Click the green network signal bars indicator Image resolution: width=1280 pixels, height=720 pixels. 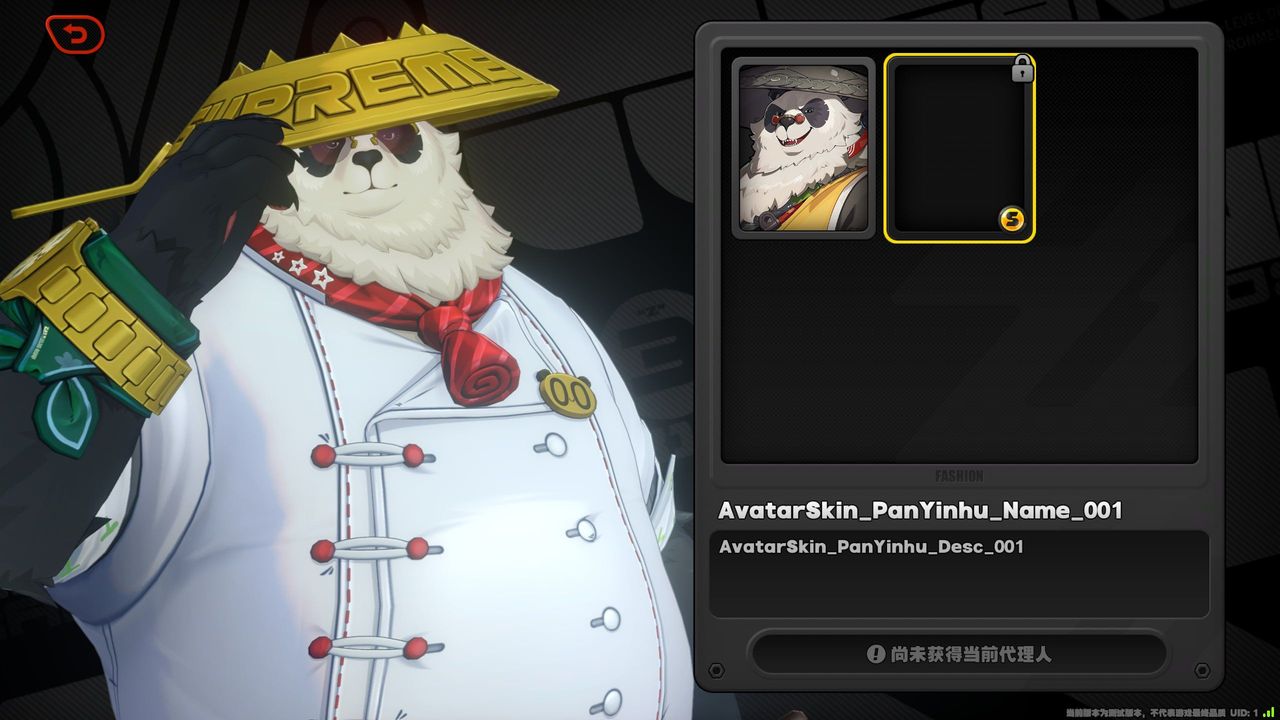click(x=1268, y=714)
